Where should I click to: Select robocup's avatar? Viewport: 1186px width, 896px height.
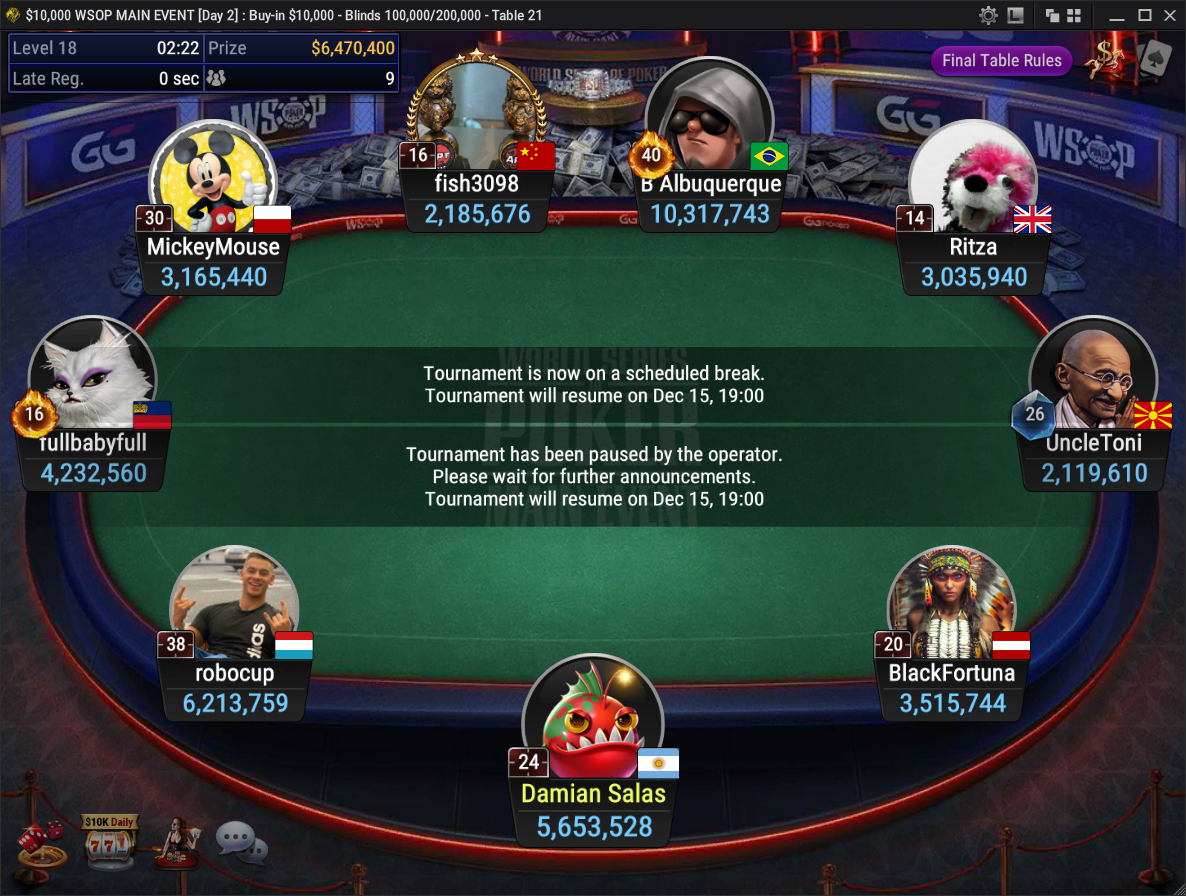click(x=234, y=606)
